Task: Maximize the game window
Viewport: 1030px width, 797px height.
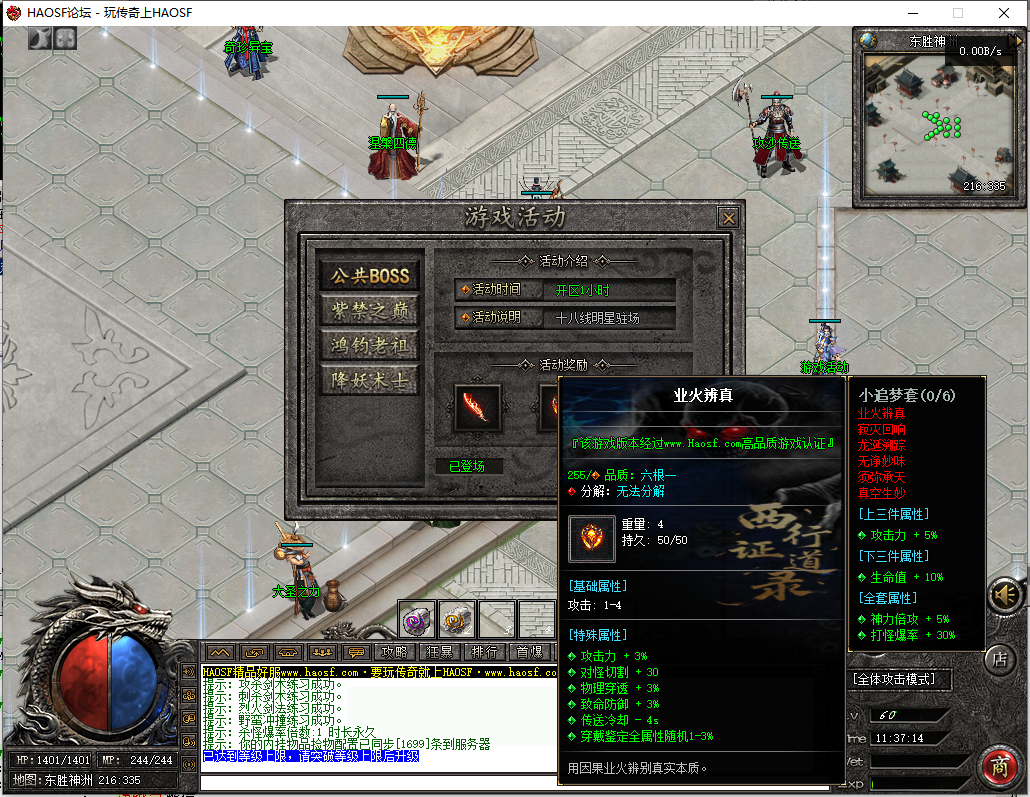Action: pyautogui.click(x=958, y=13)
